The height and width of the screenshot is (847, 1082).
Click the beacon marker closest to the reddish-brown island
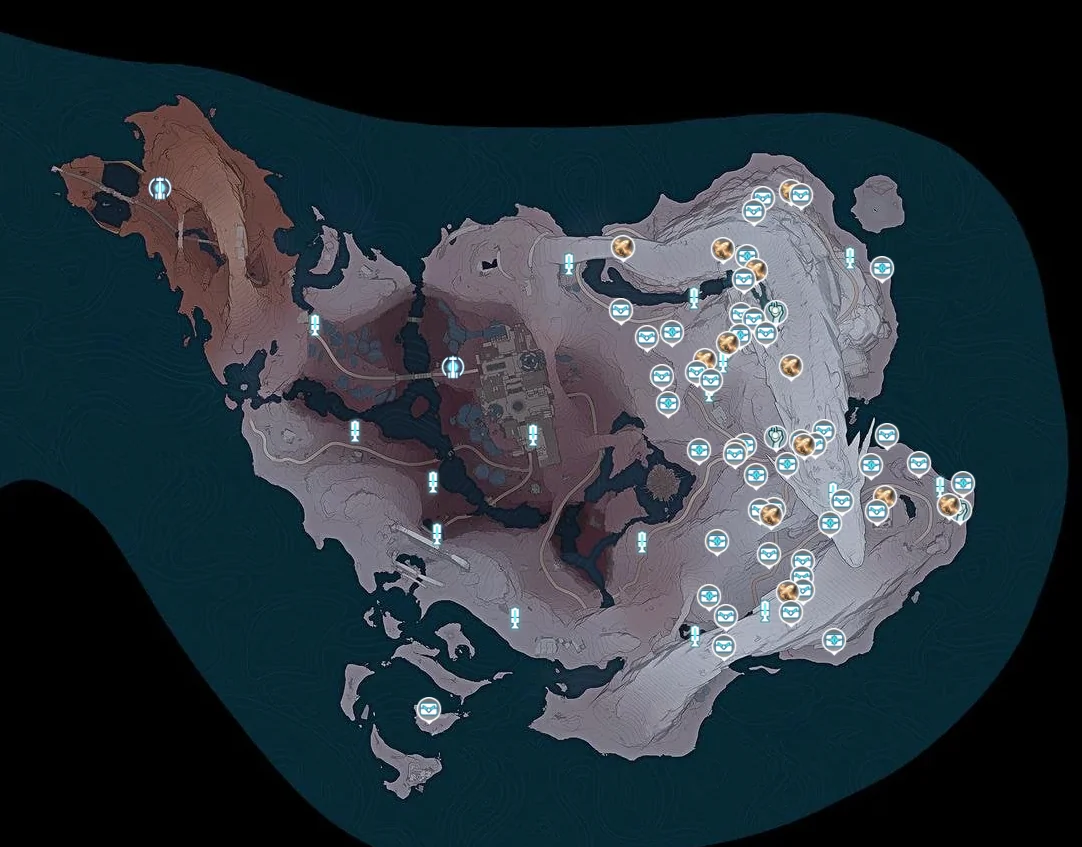(315, 323)
